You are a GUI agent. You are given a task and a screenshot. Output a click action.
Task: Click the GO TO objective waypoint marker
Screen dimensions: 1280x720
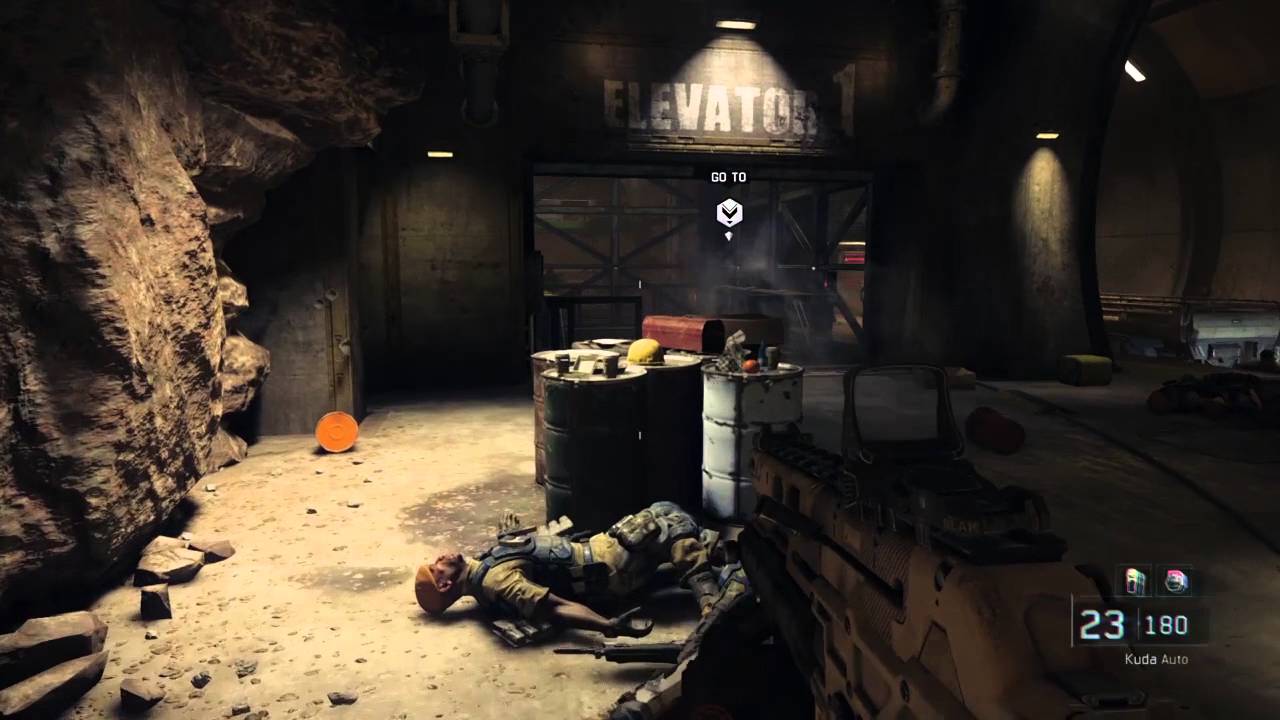729,212
